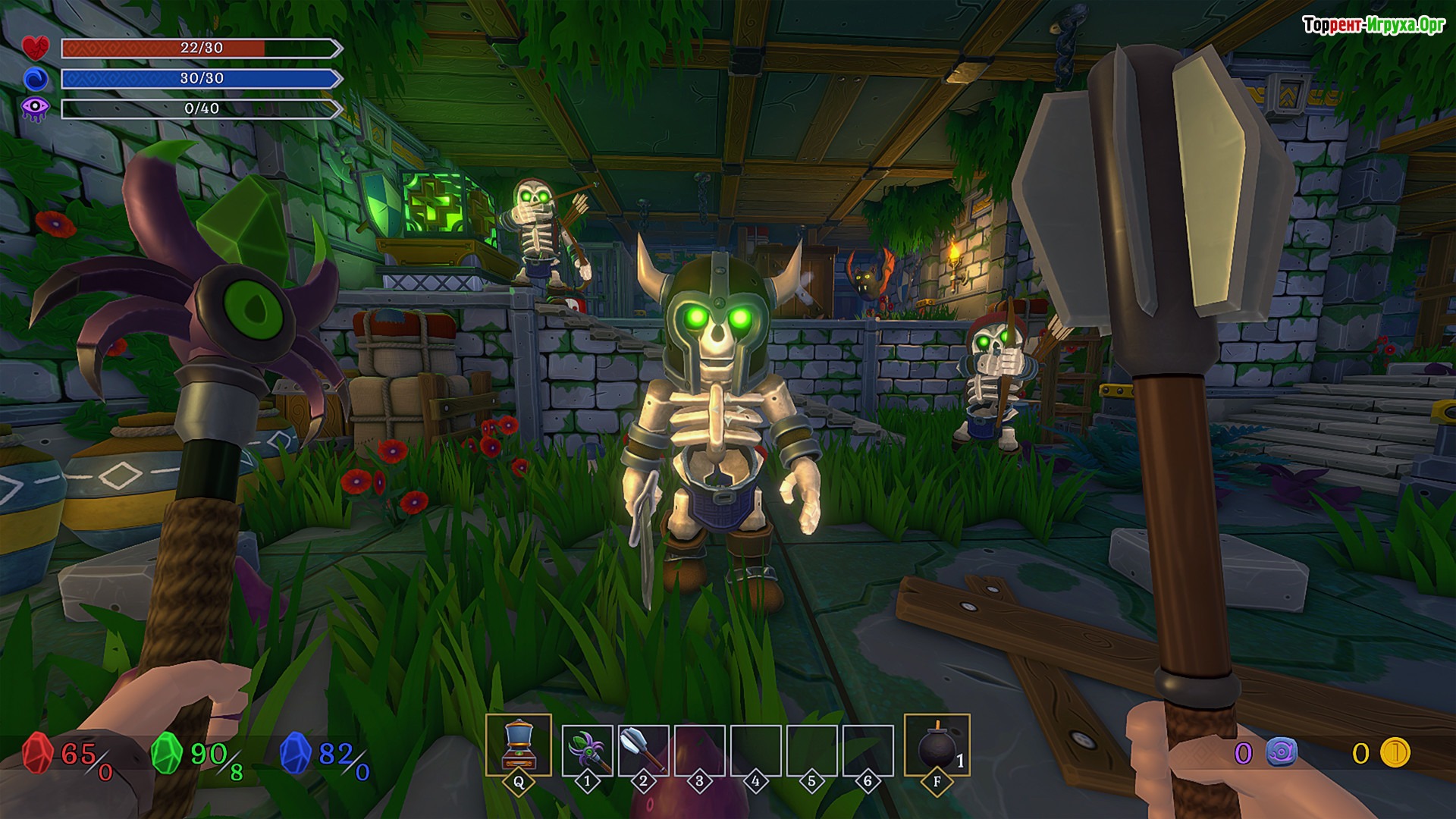Image resolution: width=1456 pixels, height=819 pixels.
Task: Click the red crystal ammo icon
Action: click(x=36, y=754)
